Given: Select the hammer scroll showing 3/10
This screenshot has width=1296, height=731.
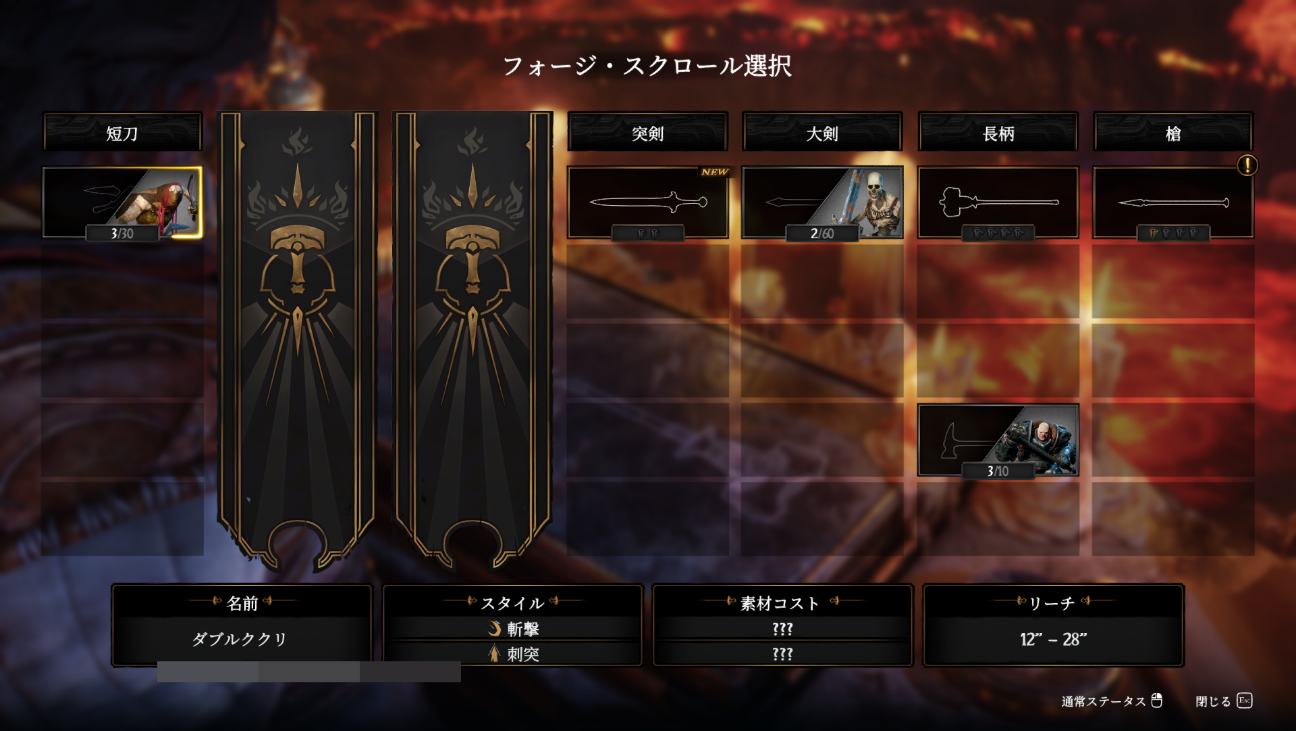Looking at the screenshot, I should [x=998, y=440].
